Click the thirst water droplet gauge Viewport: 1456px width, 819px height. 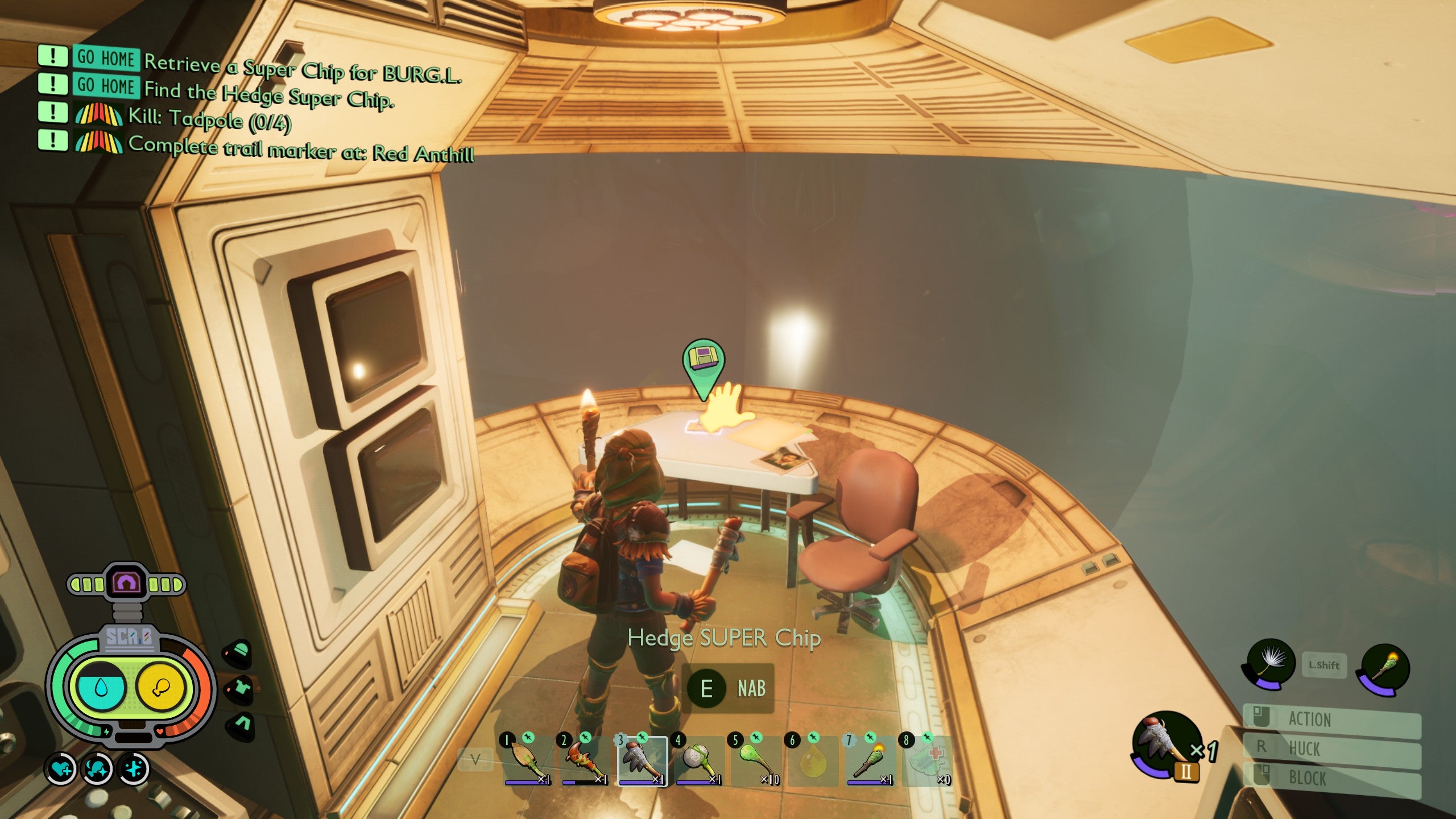pyautogui.click(x=101, y=687)
